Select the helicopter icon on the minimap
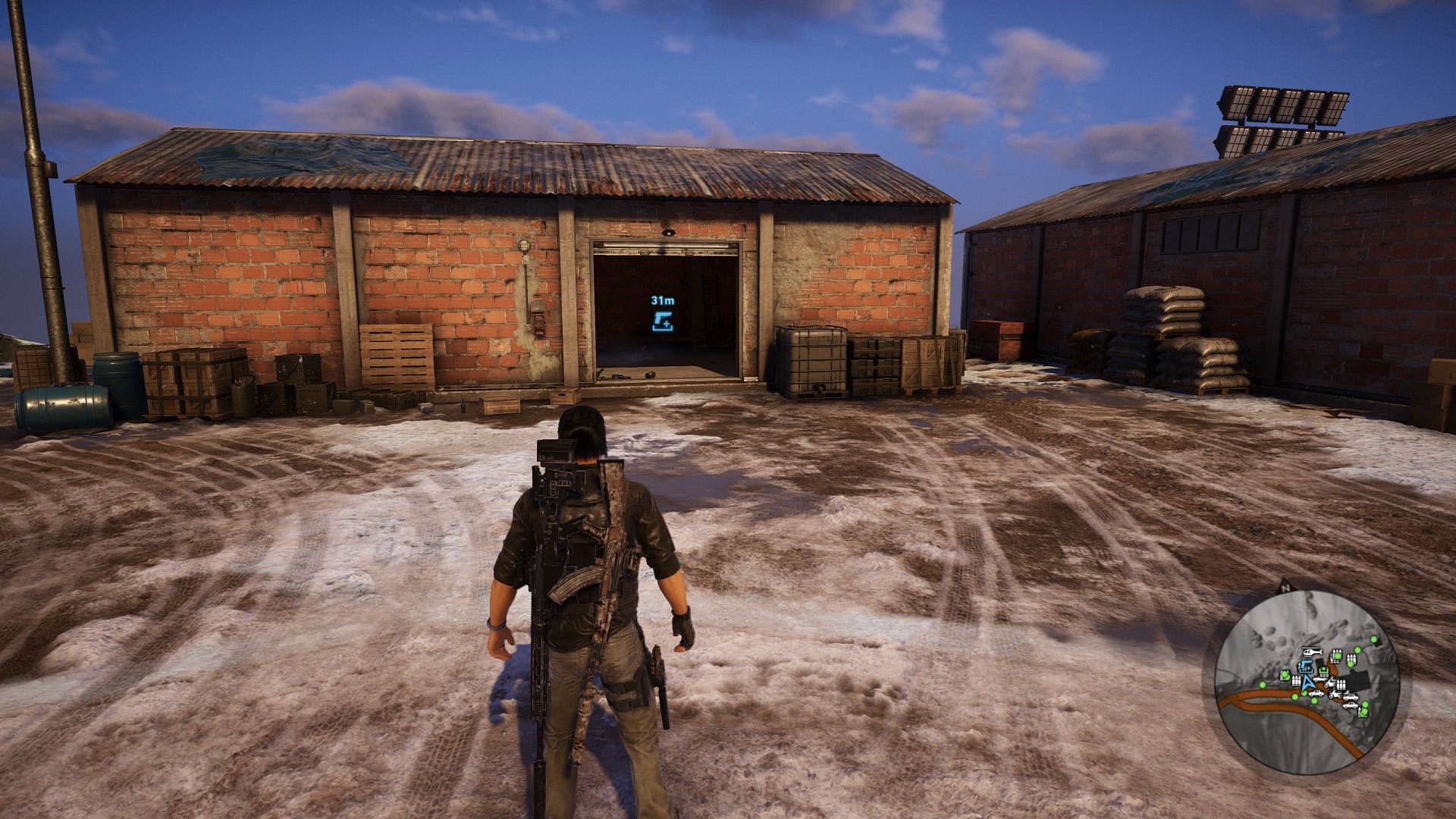 pos(1311,651)
